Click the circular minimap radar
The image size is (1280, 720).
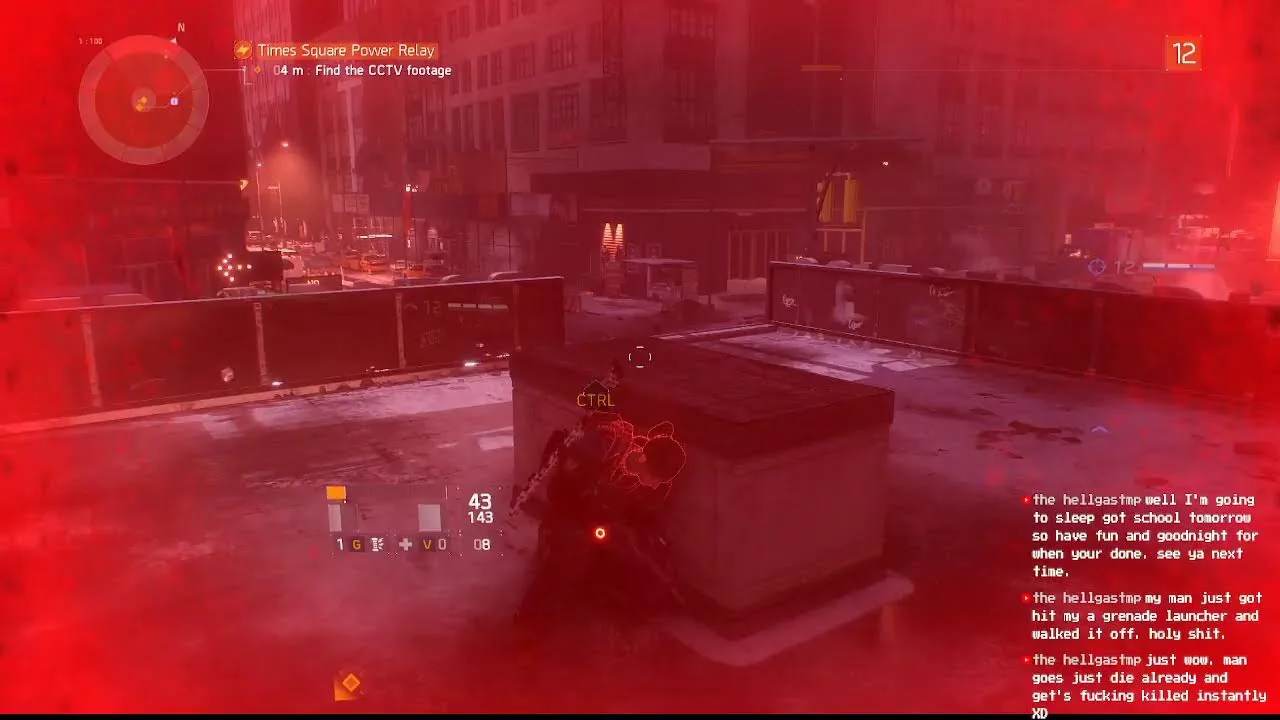(x=143, y=99)
